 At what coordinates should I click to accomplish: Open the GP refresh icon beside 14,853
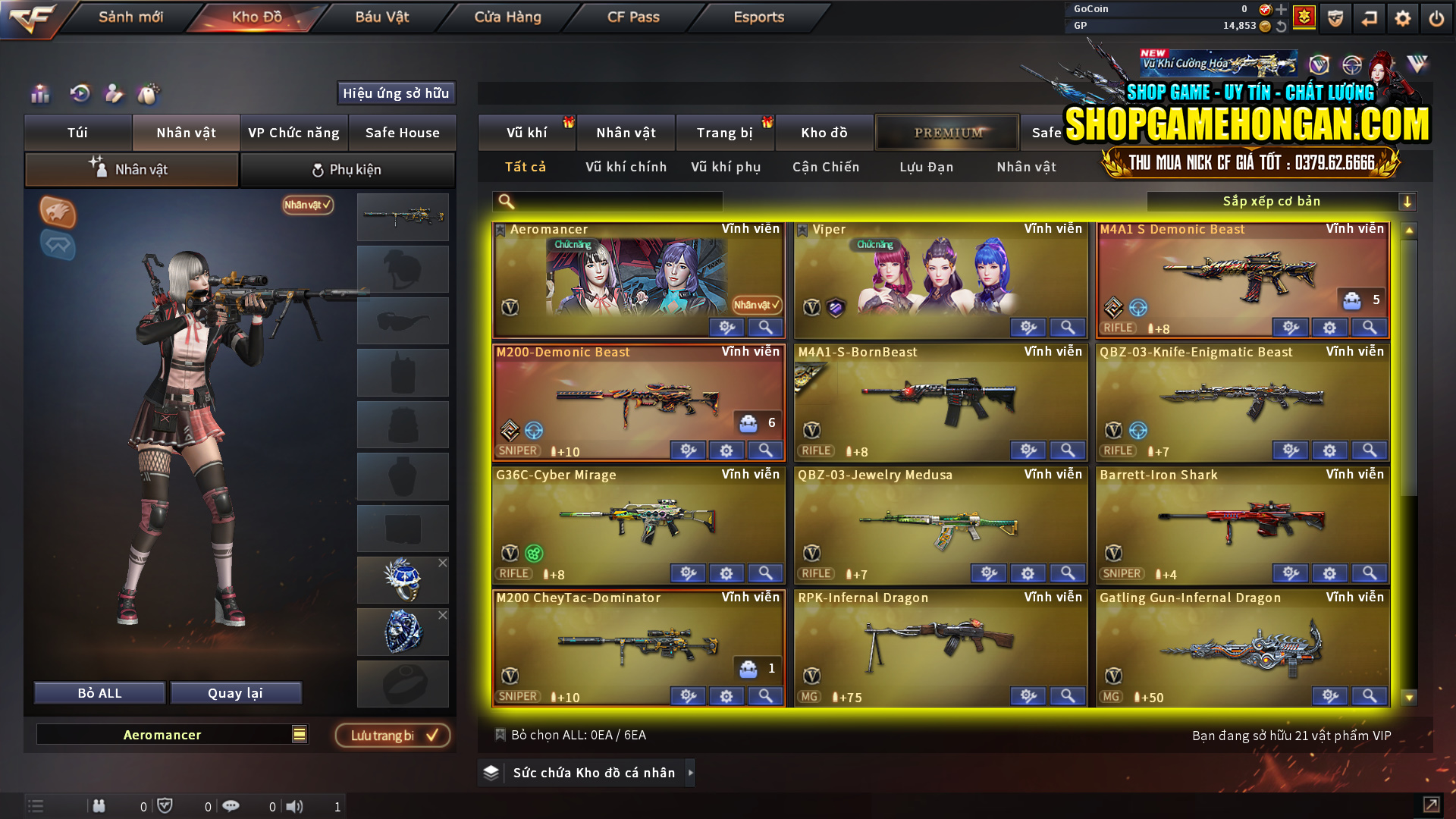pyautogui.click(x=1281, y=25)
